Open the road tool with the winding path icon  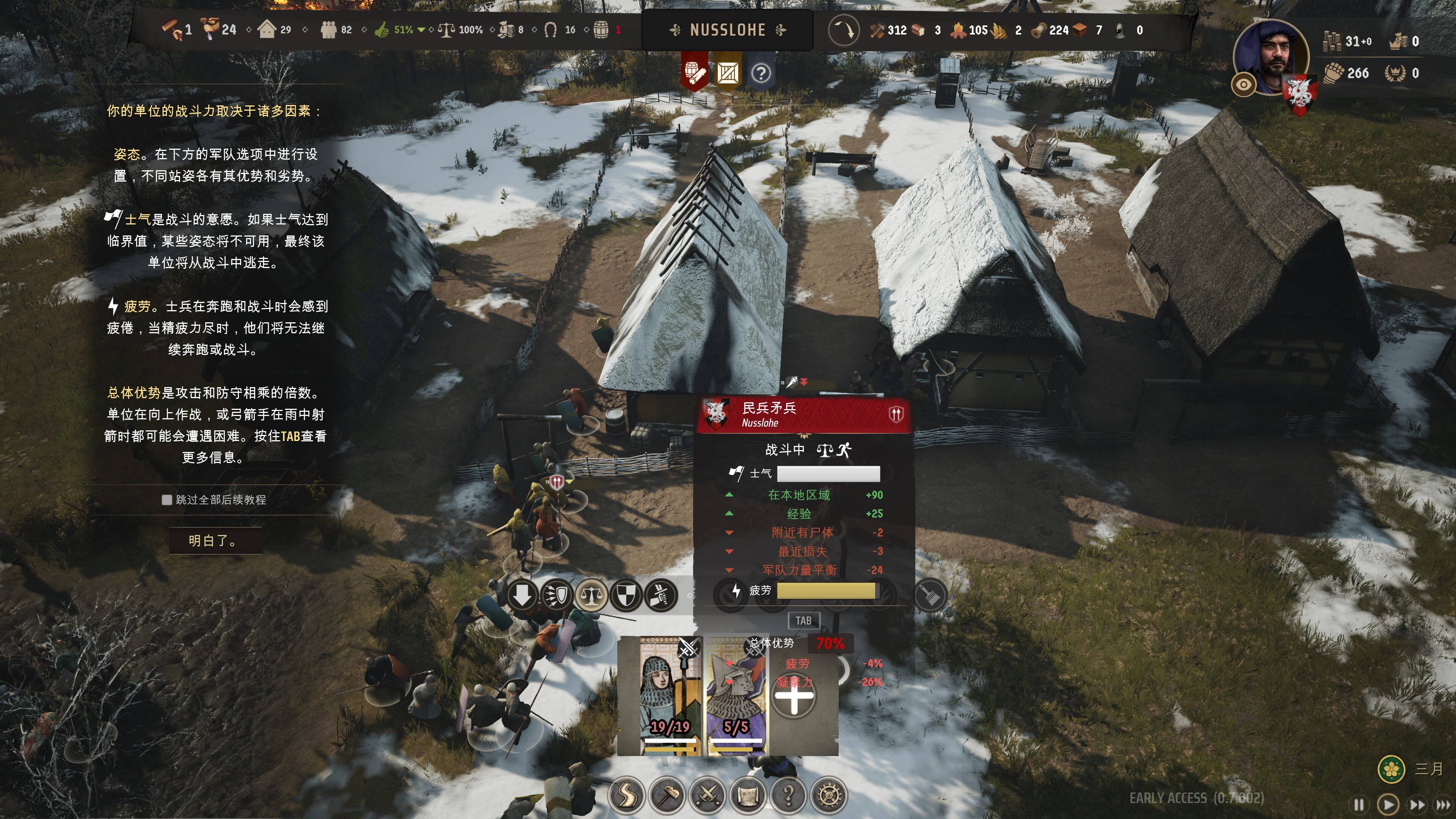pyautogui.click(x=626, y=795)
